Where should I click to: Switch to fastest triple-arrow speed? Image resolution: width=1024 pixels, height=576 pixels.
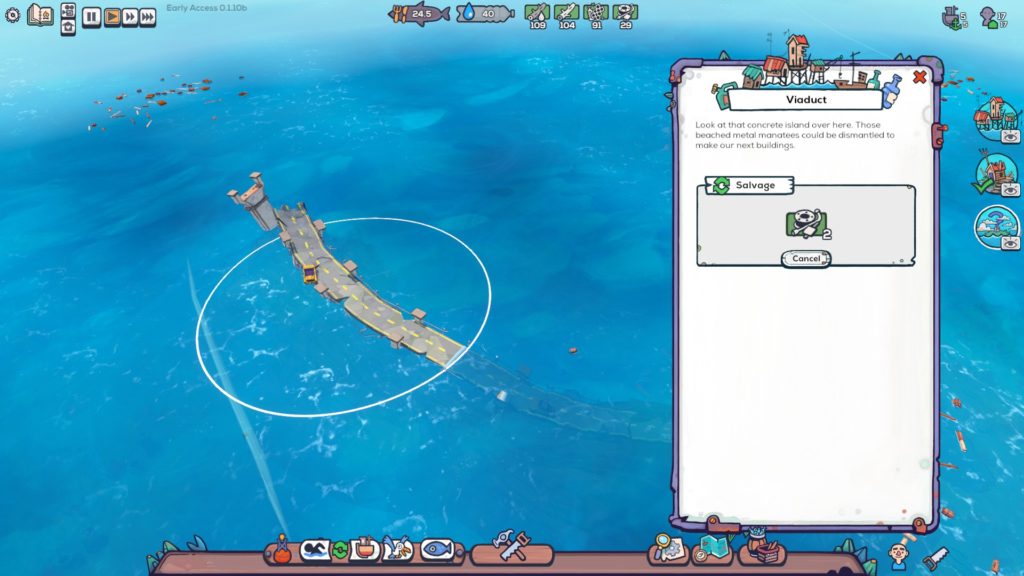click(x=148, y=16)
